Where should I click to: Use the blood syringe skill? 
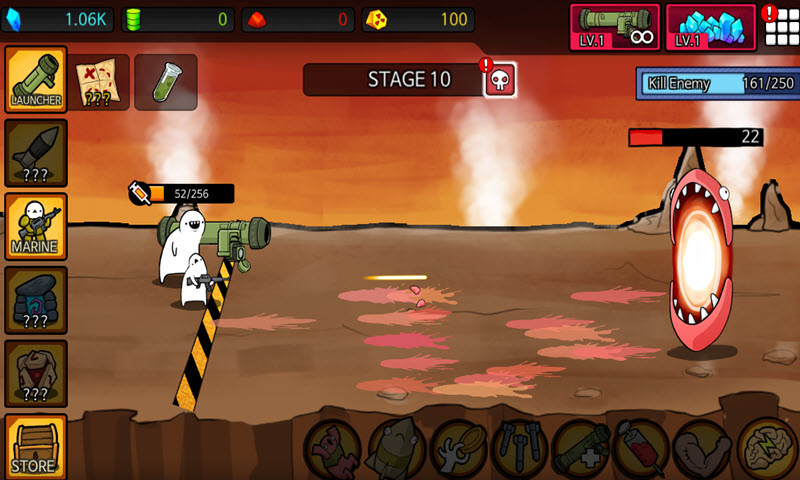[x=642, y=448]
